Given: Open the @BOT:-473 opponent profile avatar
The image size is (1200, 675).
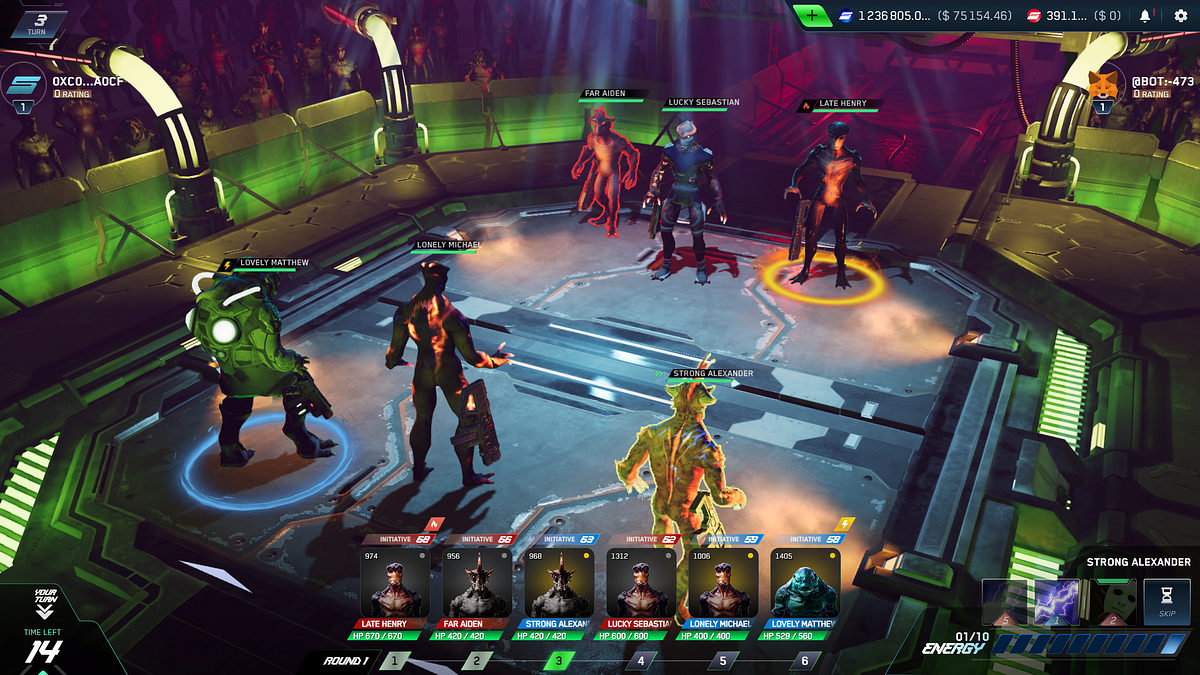Looking at the screenshot, I should point(1103,84).
